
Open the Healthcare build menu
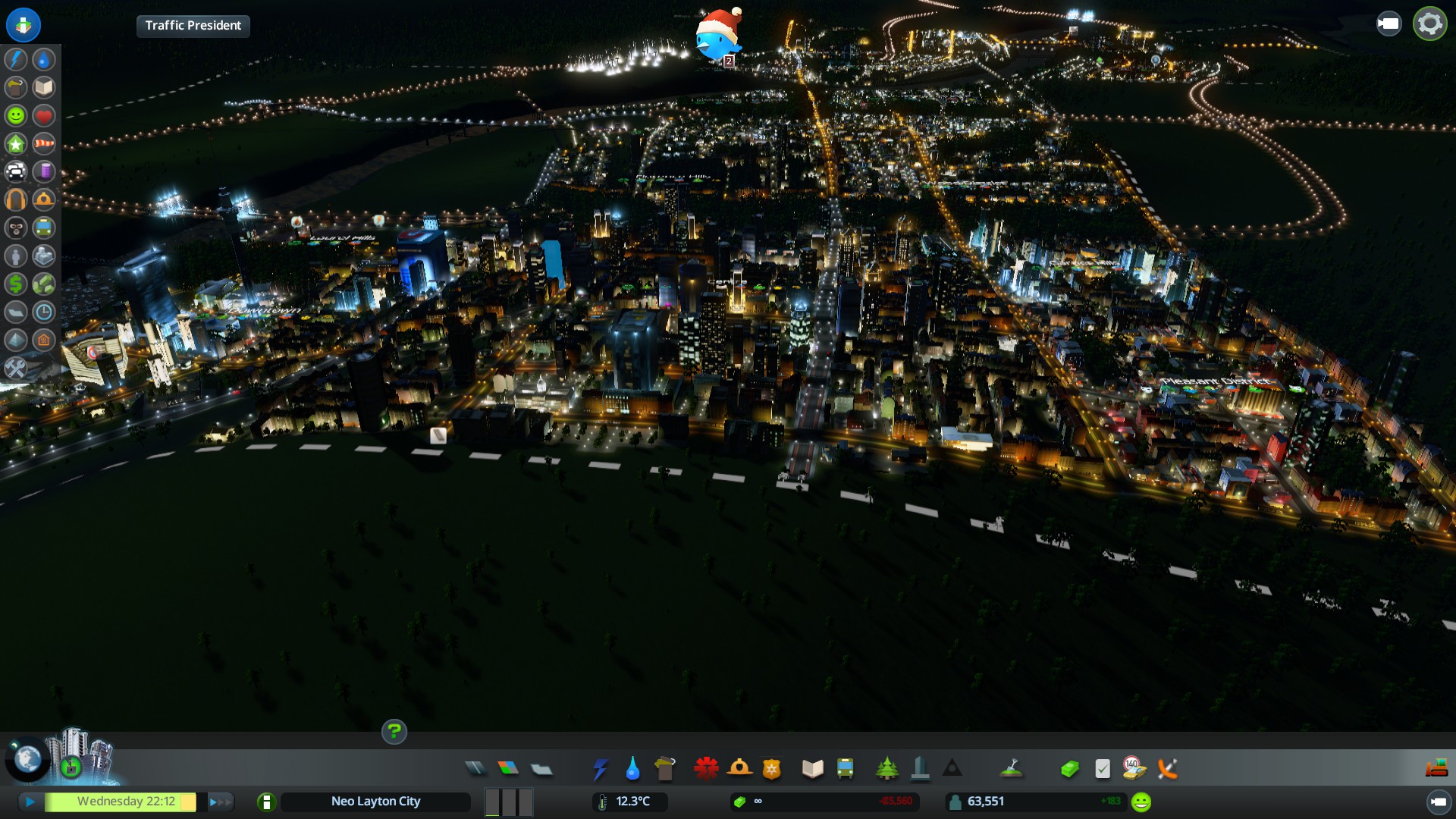706,769
